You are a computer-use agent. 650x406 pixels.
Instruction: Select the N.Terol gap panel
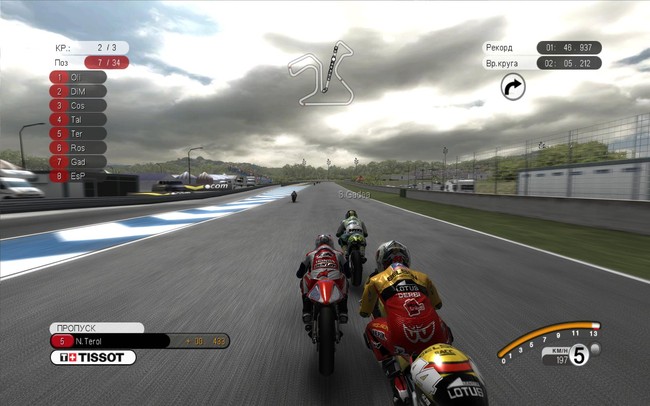point(140,341)
